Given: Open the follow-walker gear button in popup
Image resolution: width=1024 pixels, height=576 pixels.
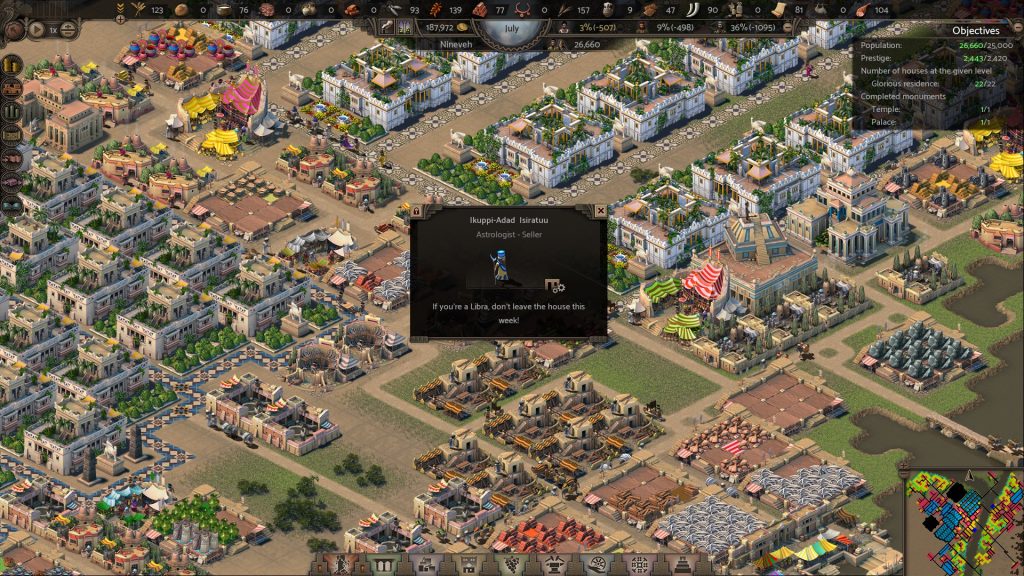Looking at the screenshot, I should [555, 285].
